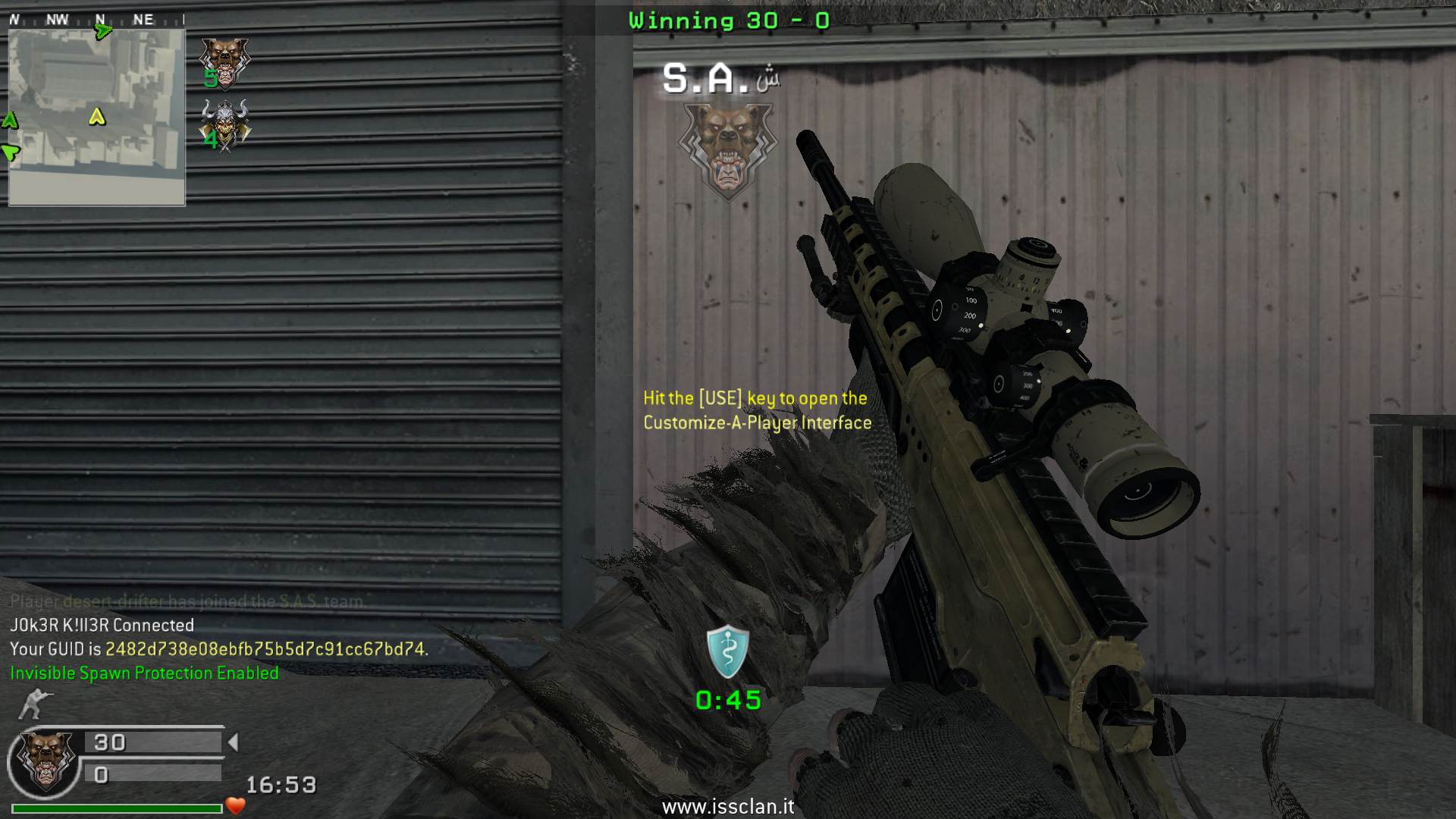Click the red heart health icon
The height and width of the screenshot is (819, 1456).
235,805
